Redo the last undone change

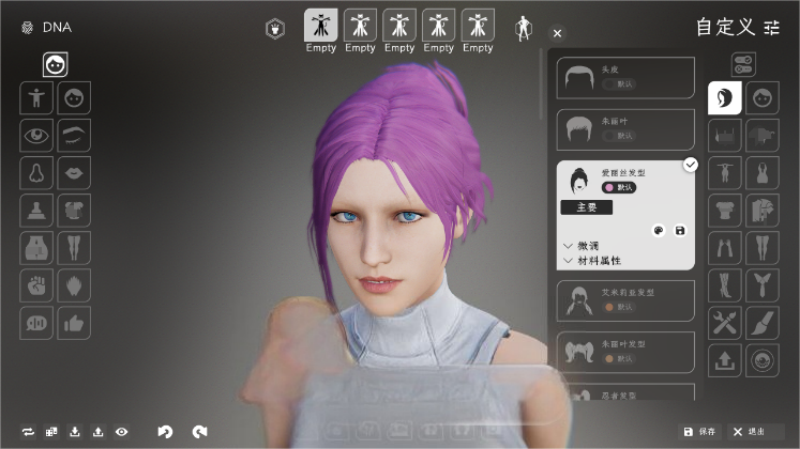(x=200, y=431)
